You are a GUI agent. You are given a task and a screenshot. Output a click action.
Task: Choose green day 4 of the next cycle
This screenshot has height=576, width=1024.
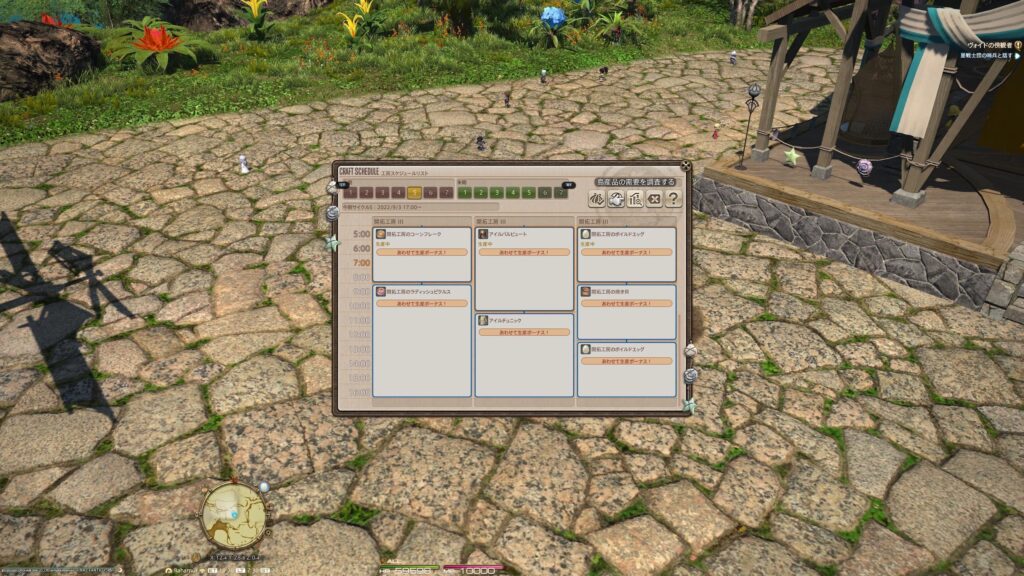point(512,193)
